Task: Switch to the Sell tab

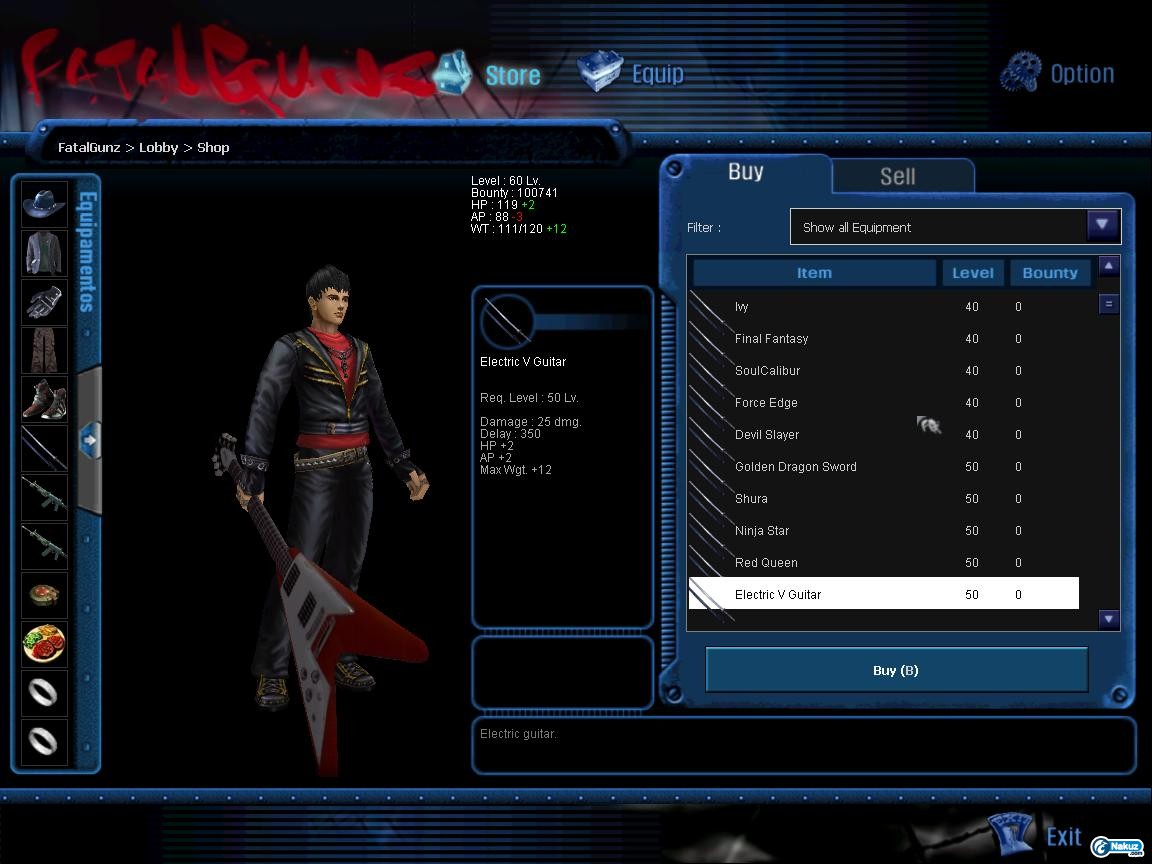Action: 898,177
